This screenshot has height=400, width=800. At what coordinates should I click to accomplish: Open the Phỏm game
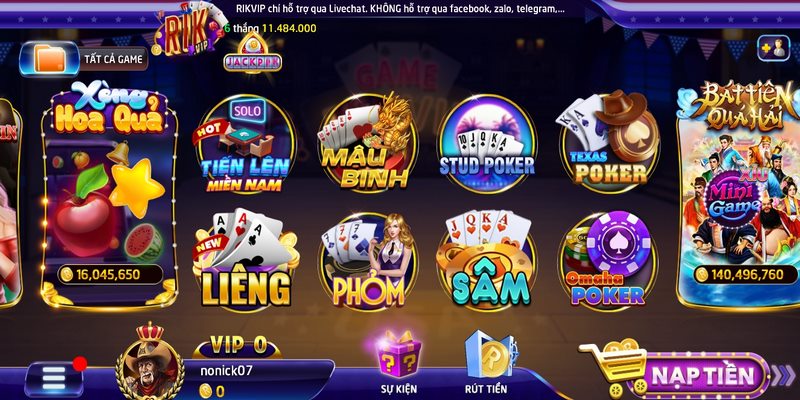[365, 263]
